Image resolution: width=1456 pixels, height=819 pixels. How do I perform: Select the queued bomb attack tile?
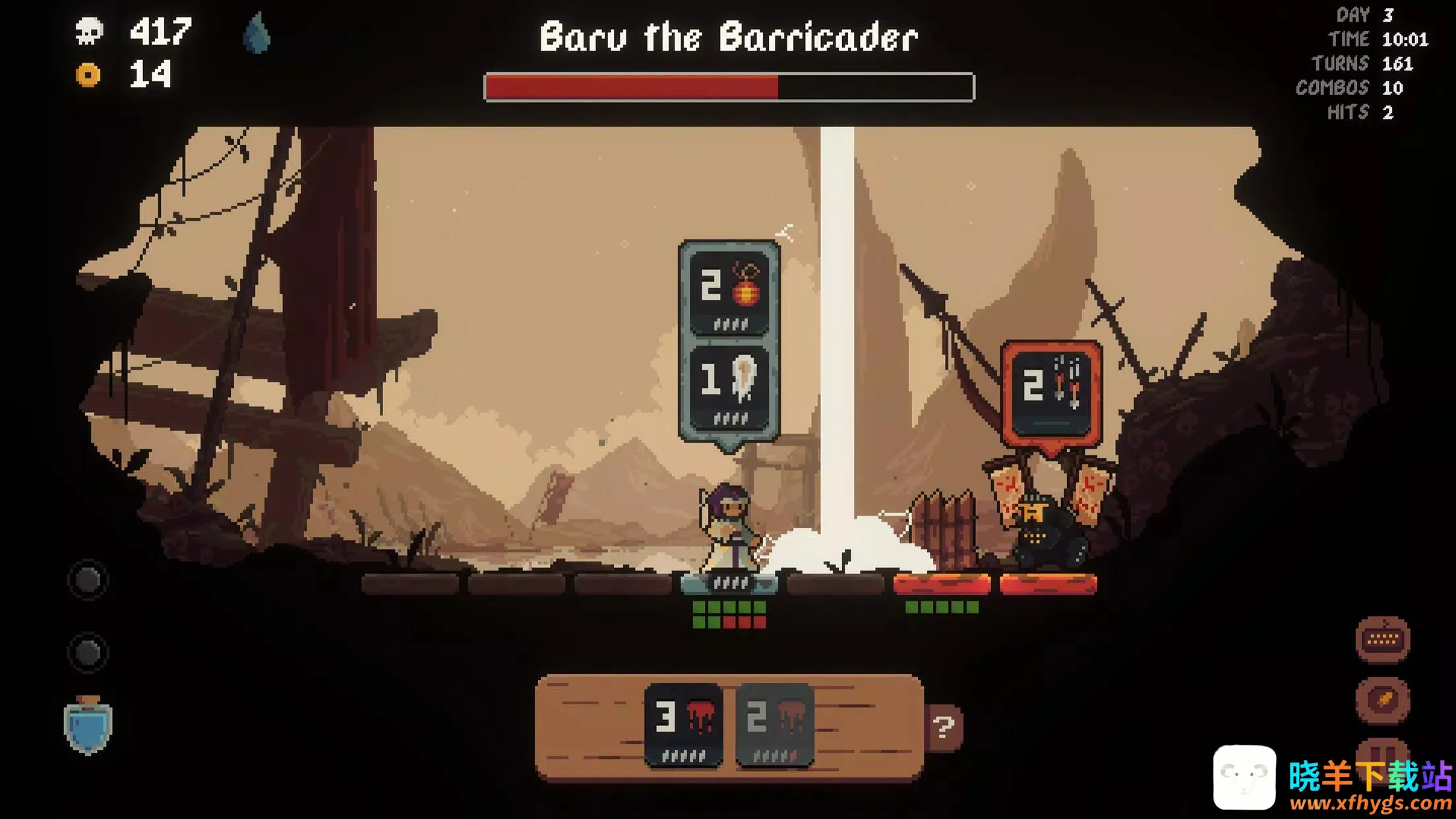[729, 293]
